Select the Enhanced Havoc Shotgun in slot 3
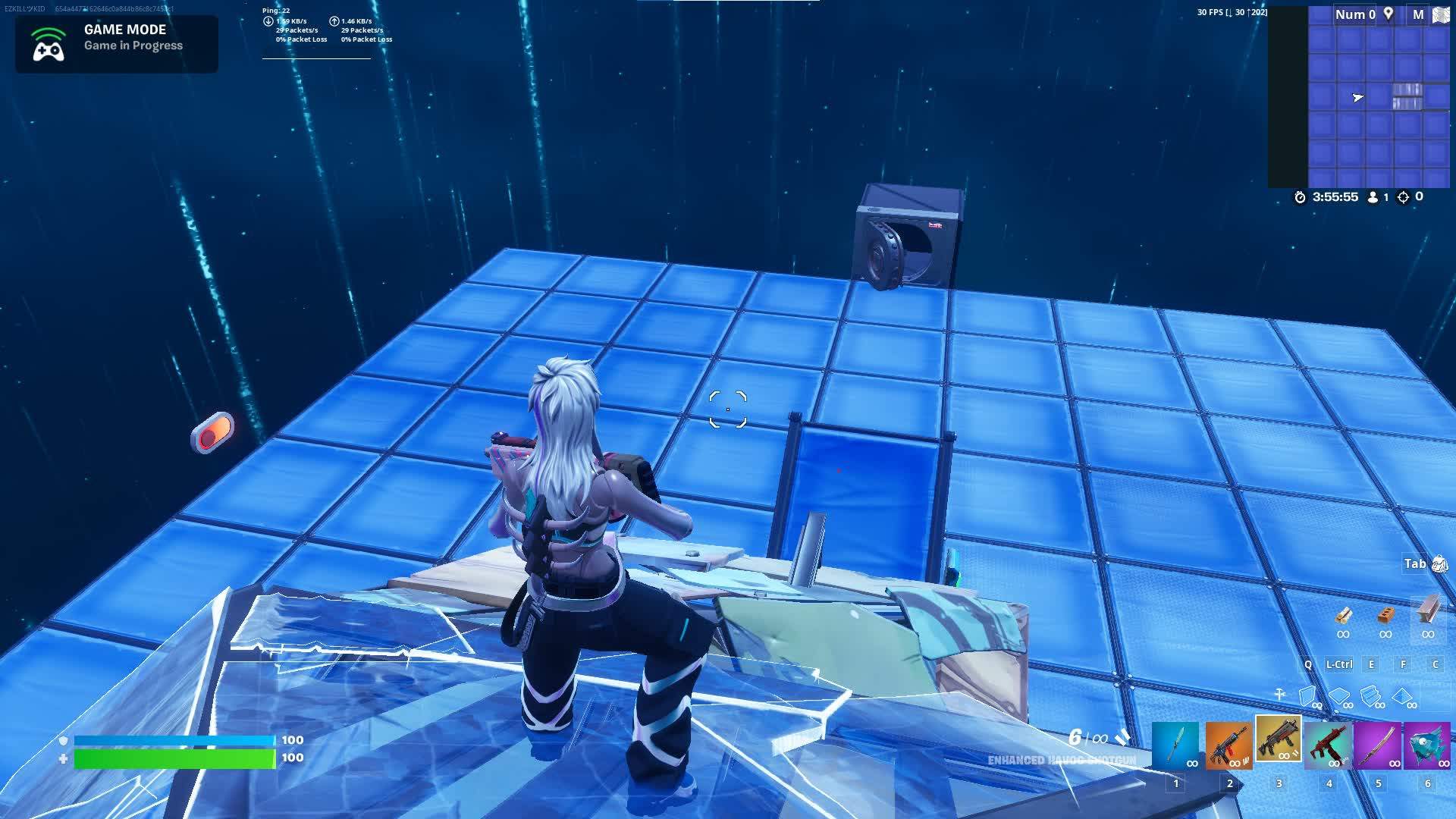The image size is (1456, 819). click(1279, 743)
